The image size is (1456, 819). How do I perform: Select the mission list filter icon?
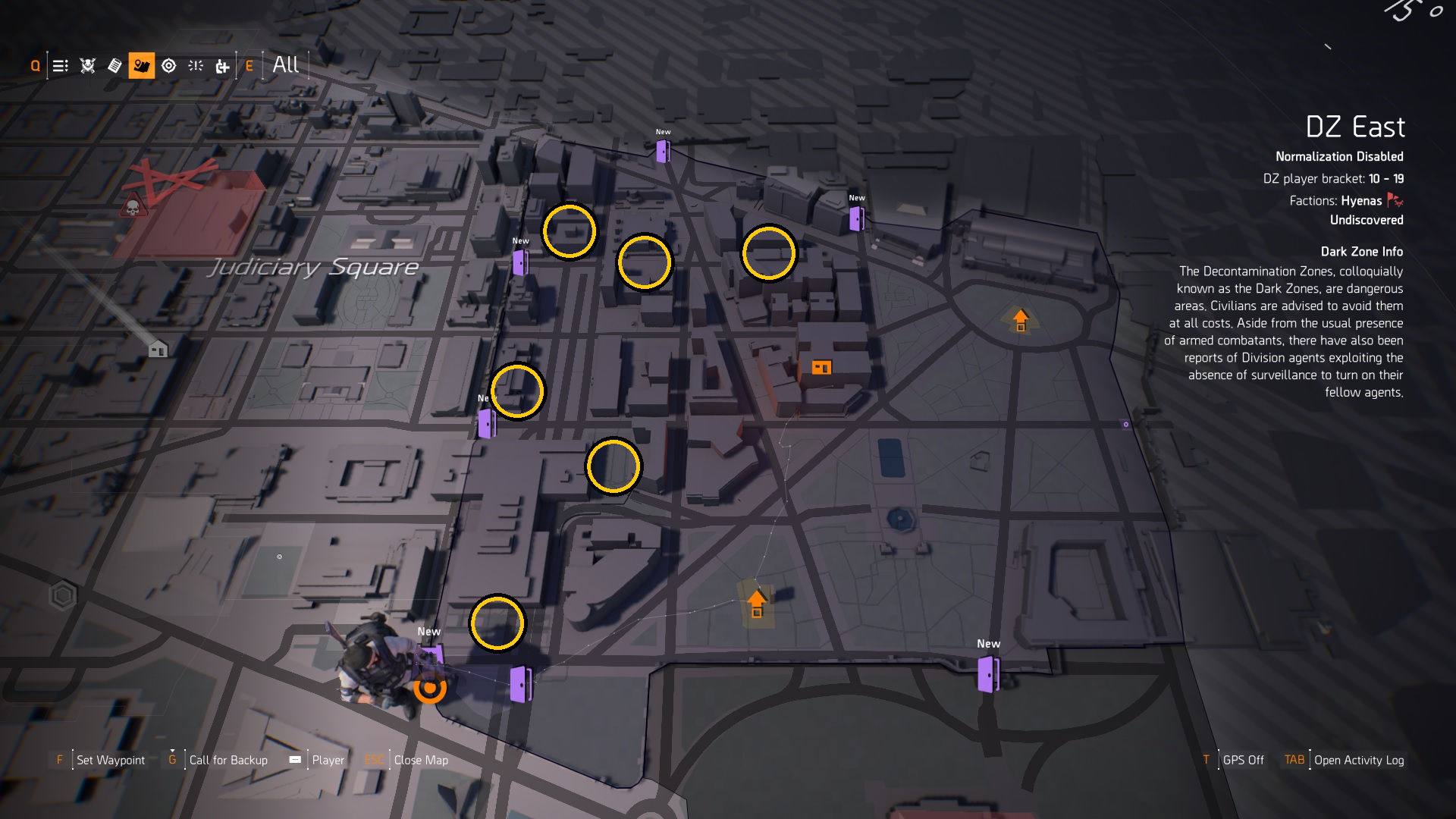59,66
